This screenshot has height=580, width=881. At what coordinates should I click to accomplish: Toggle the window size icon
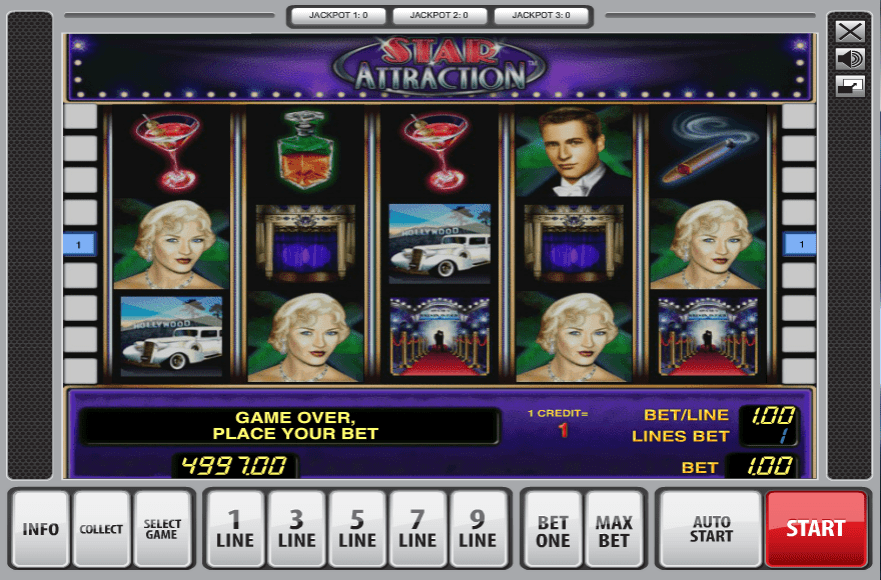(x=850, y=86)
